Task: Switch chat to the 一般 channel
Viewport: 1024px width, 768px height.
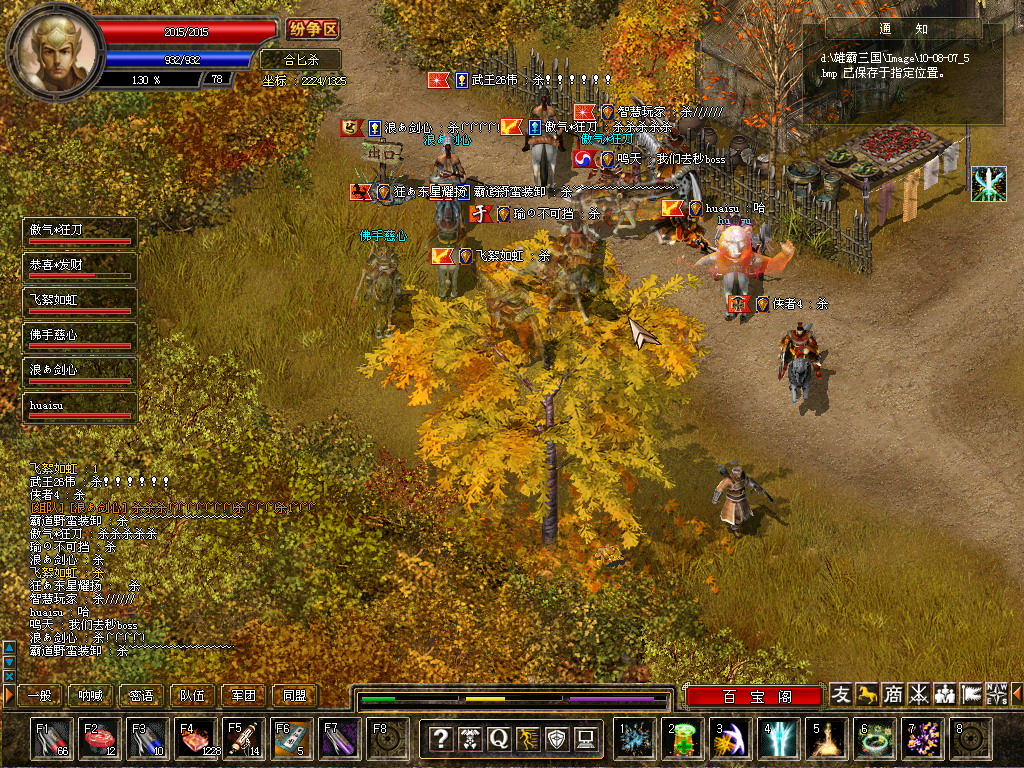Action: [40, 695]
